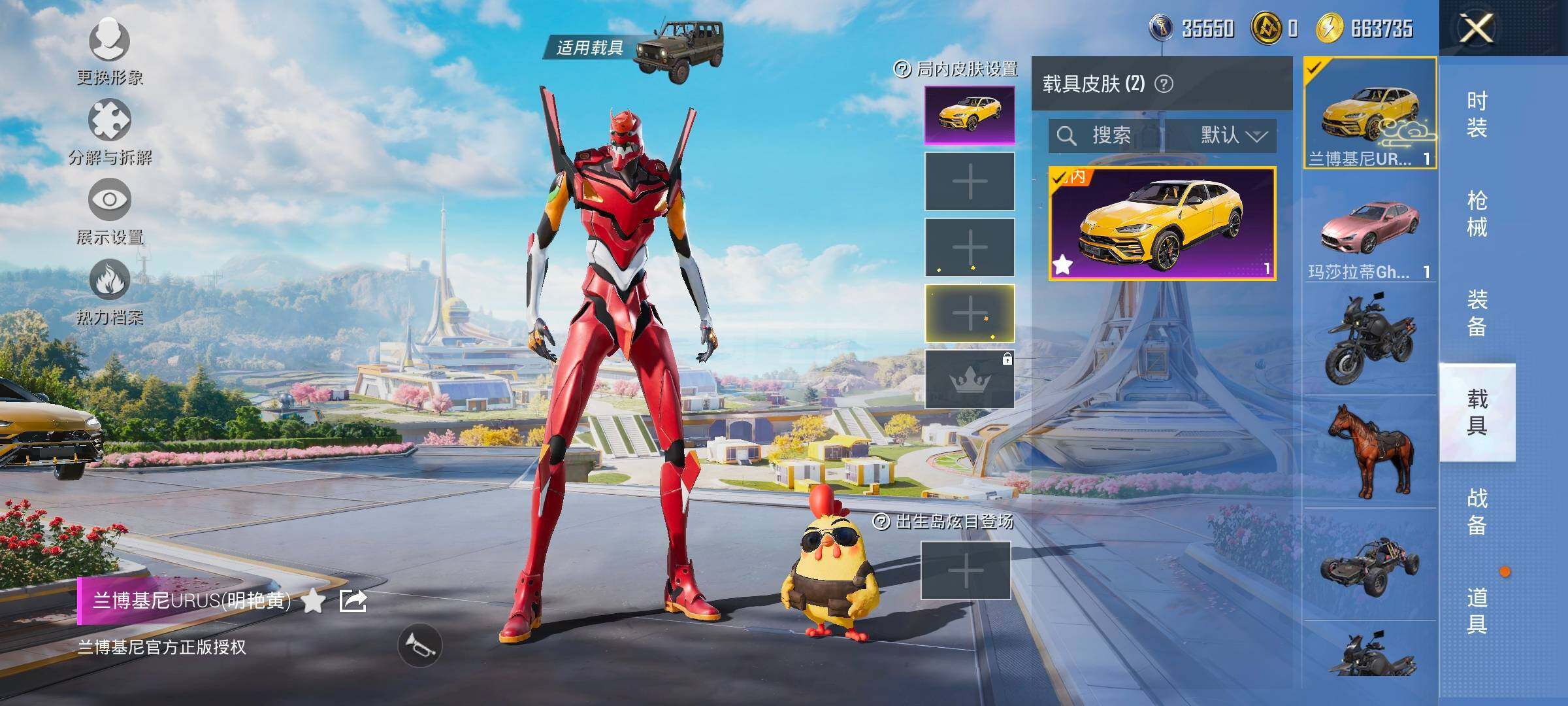Click the share arrow beside the skin name
This screenshot has height=706, width=1568.
(353, 600)
